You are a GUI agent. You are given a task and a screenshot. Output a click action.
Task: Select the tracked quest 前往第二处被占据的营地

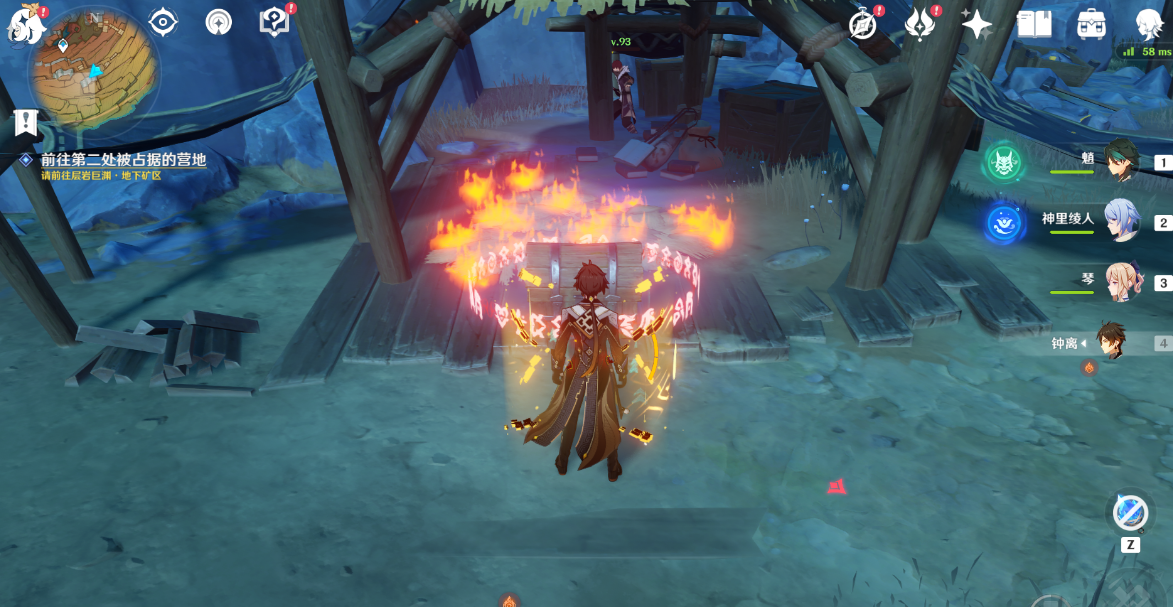coord(123,160)
